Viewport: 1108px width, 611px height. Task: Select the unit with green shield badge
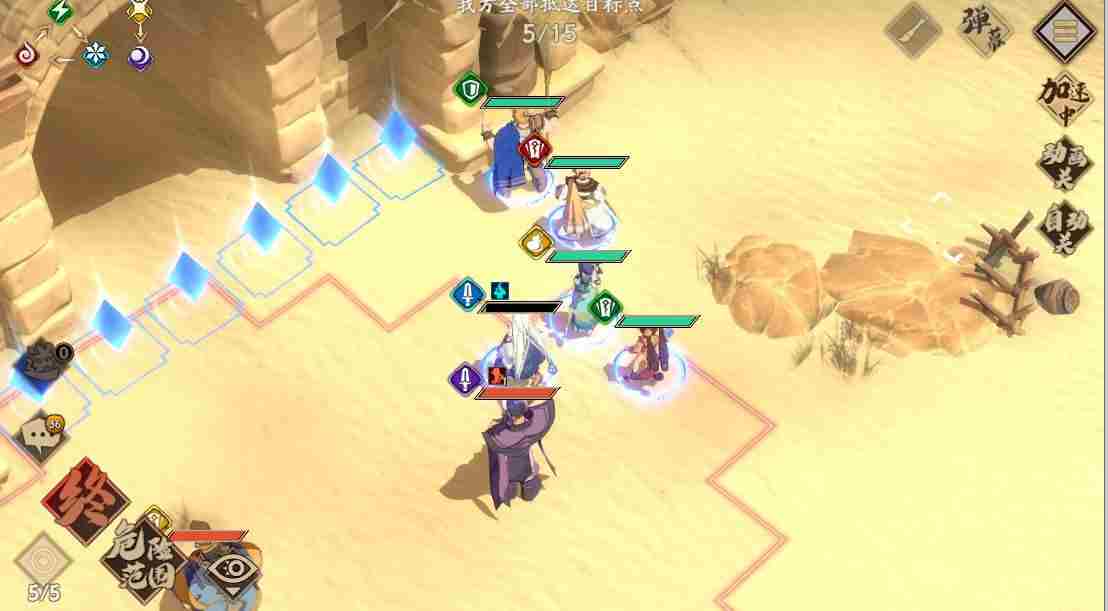tap(516, 150)
